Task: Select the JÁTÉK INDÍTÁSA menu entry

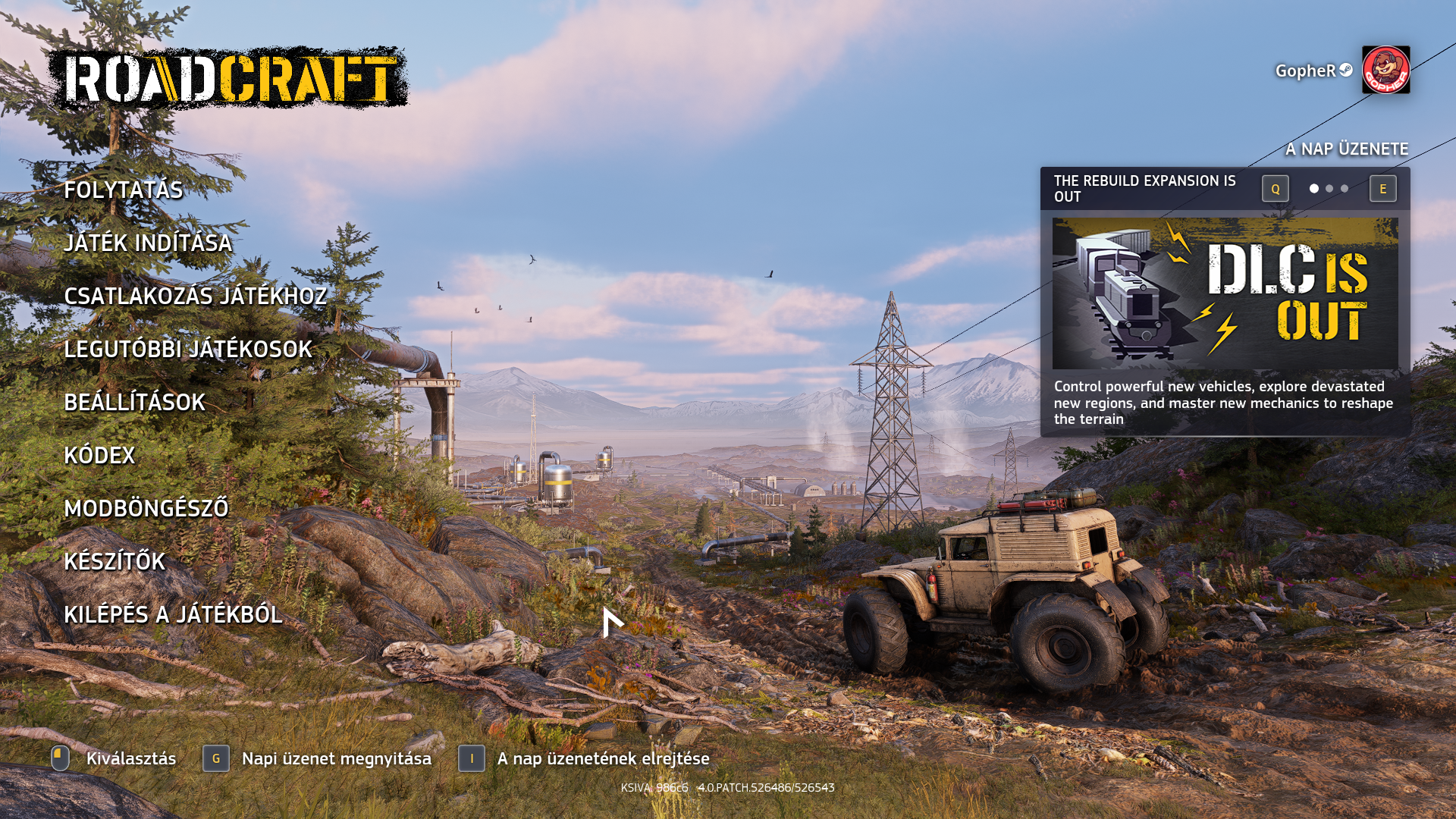Action: click(148, 243)
